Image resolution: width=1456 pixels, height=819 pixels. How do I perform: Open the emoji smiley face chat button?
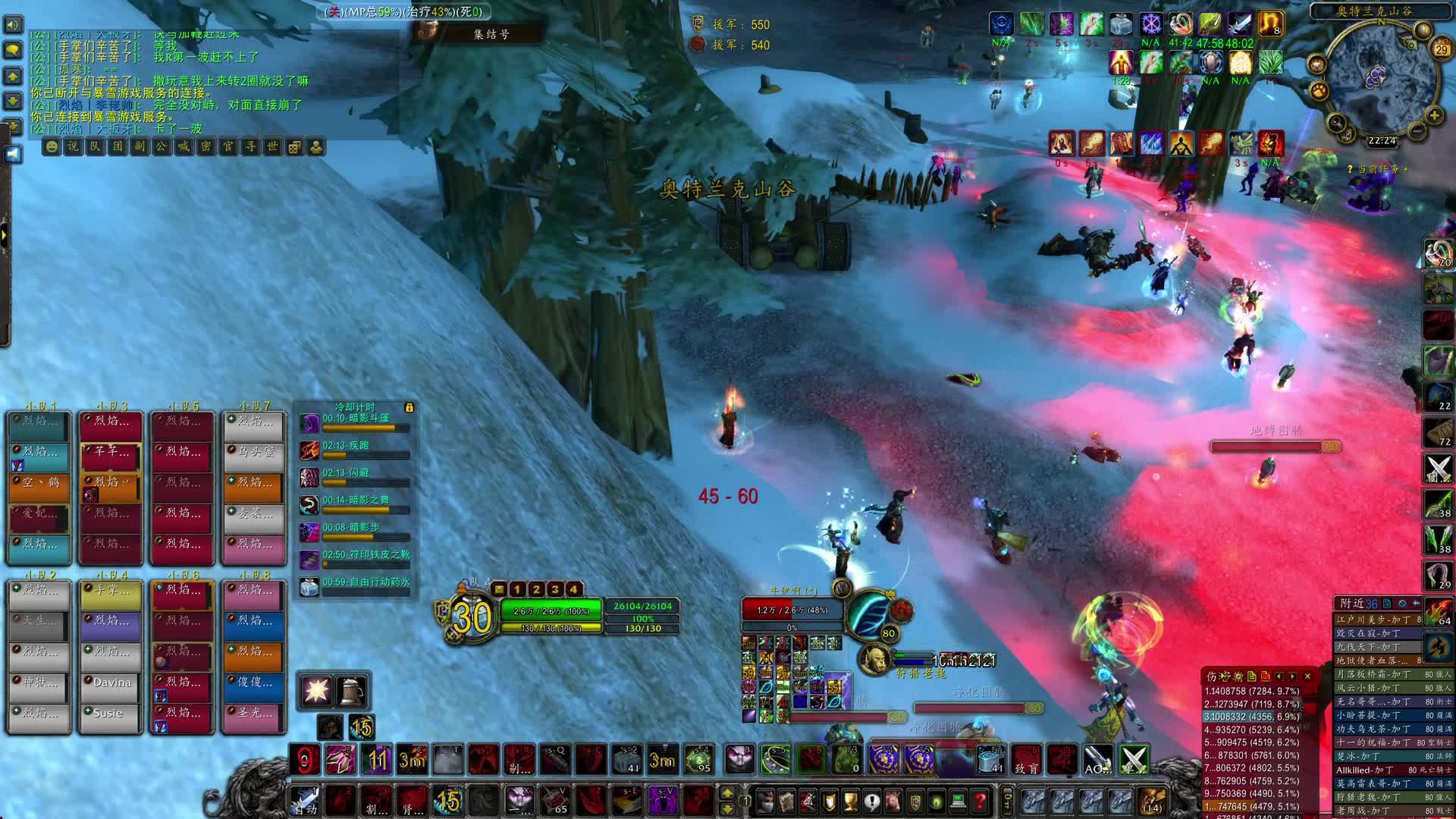pyautogui.click(x=51, y=146)
